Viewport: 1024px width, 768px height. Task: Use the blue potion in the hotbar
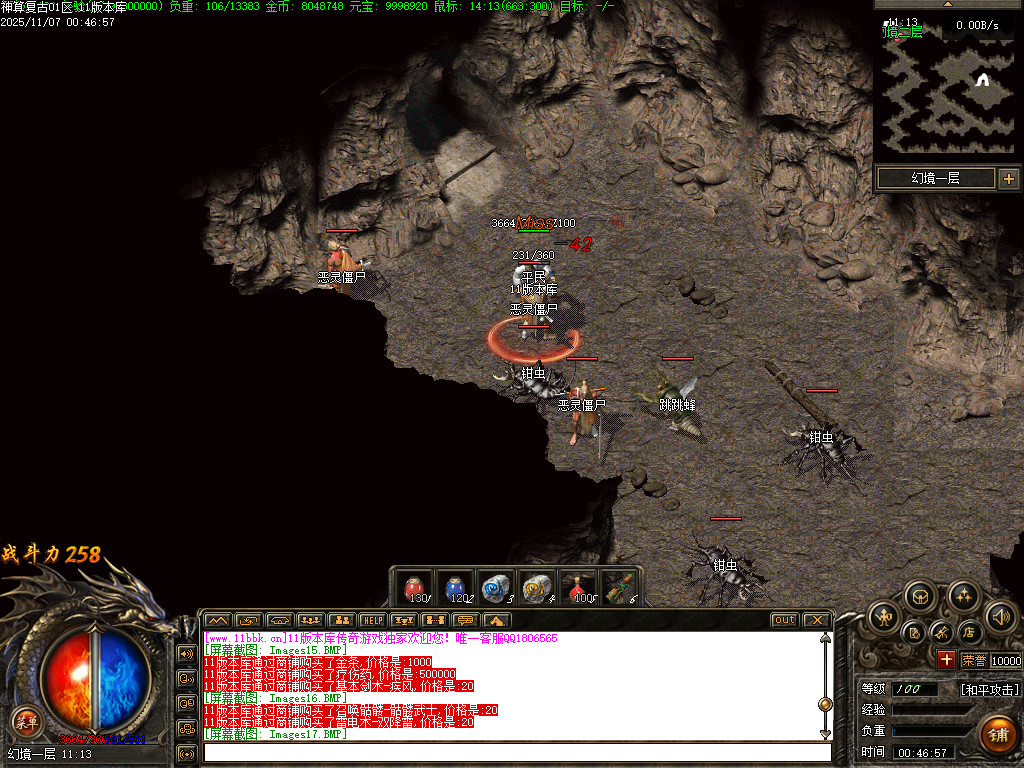[455, 589]
